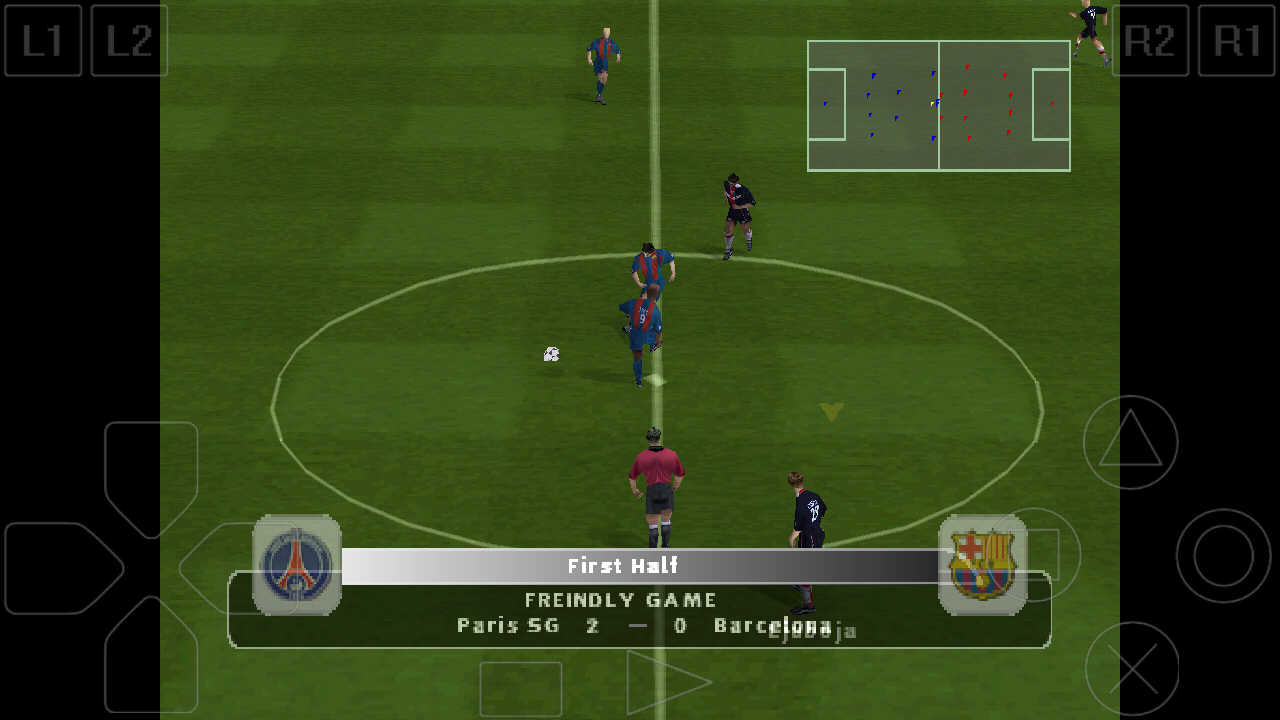1280x720 pixels.
Task: Tap the R1 shoulder touch button
Action: tap(1236, 41)
